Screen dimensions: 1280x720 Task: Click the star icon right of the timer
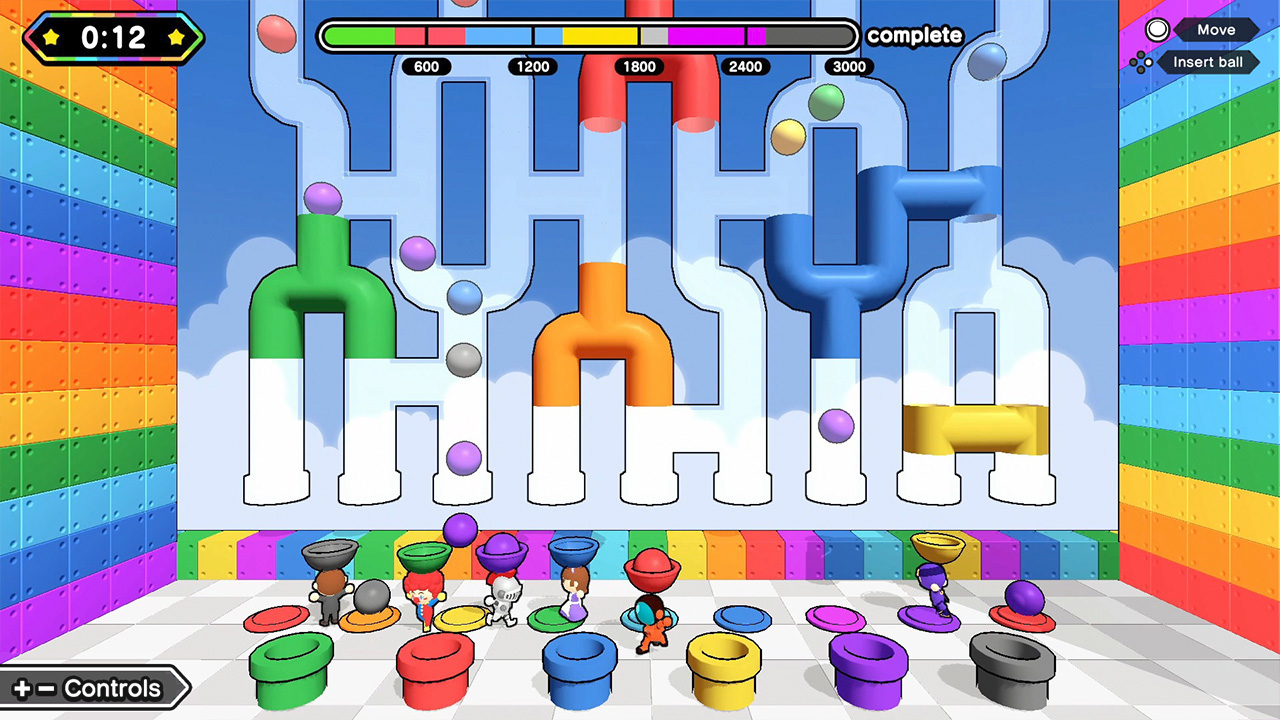coord(176,36)
